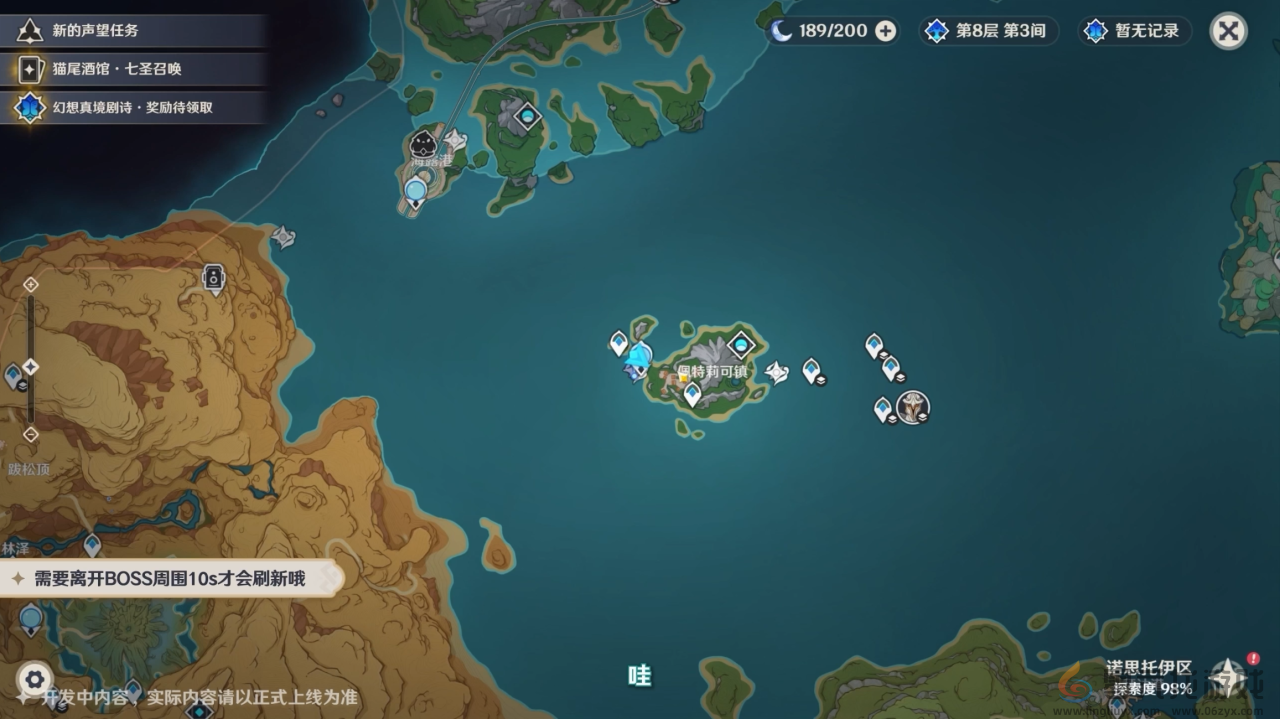Click the dark slime-shaped icon above 海露港
The width and height of the screenshot is (1280, 719).
[423, 143]
